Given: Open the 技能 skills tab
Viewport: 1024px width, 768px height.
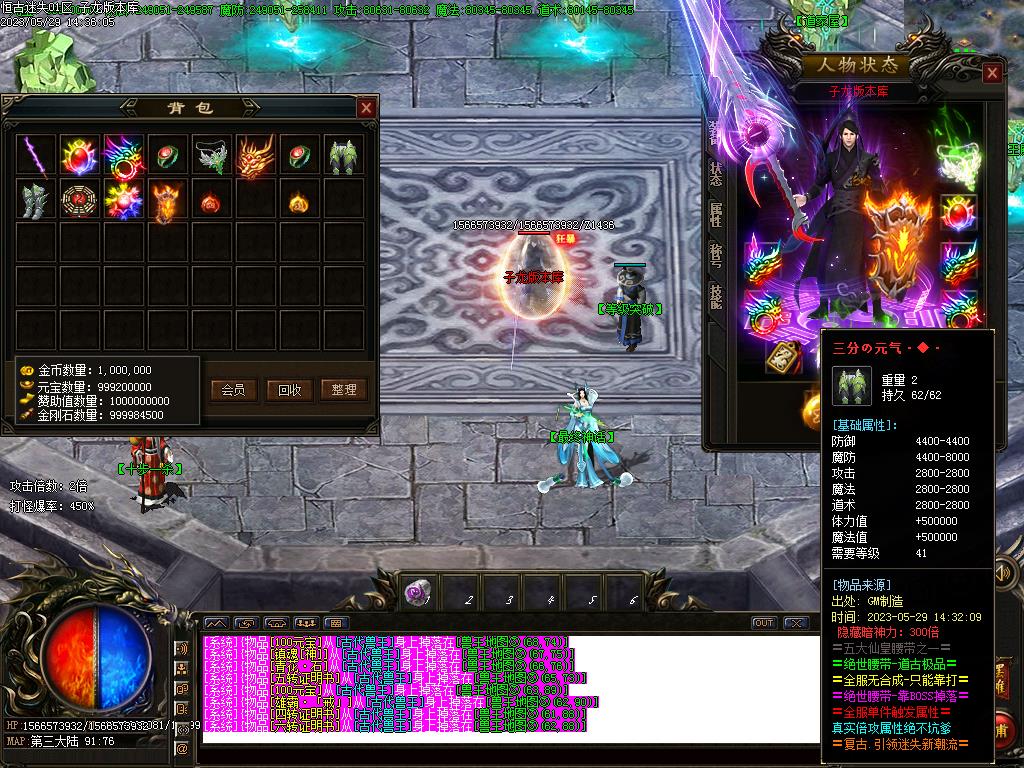Looking at the screenshot, I should (716, 296).
